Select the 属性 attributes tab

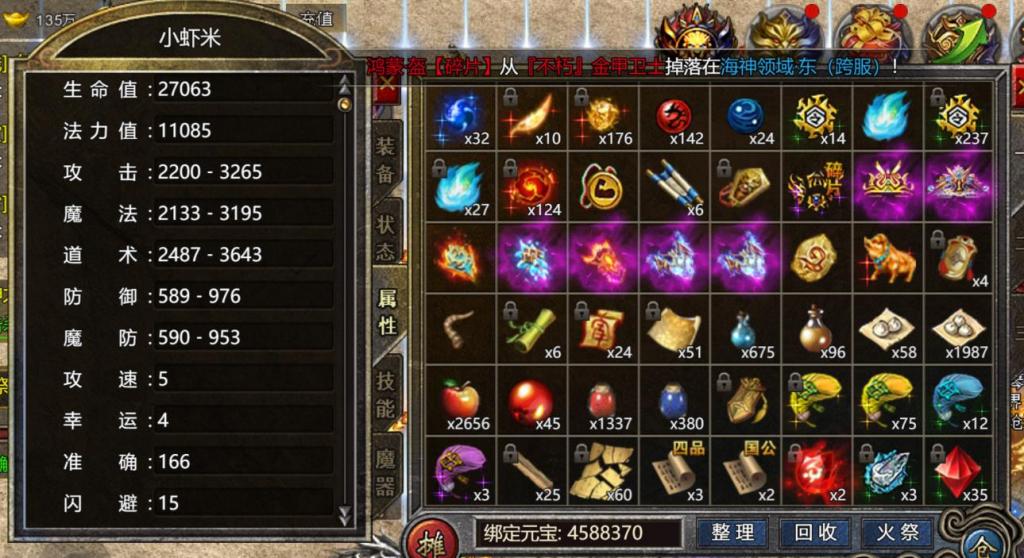point(387,310)
